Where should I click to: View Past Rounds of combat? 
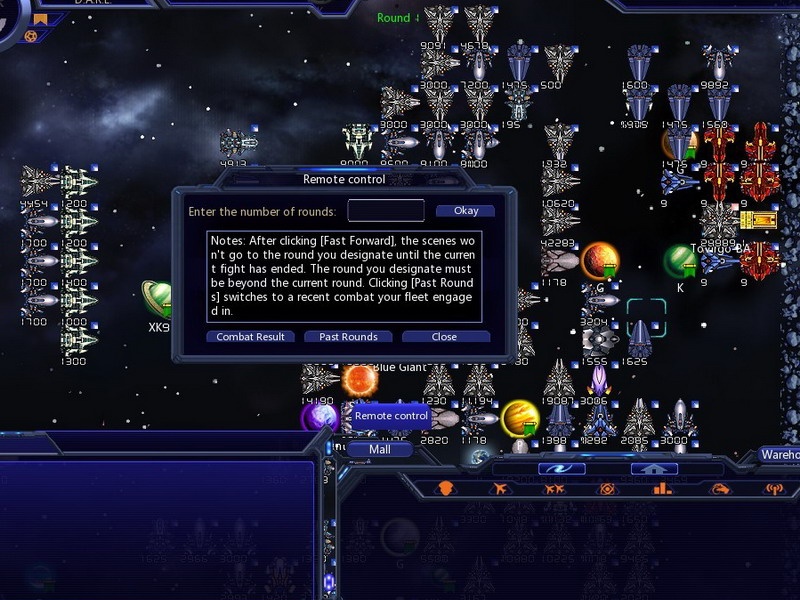(348, 337)
